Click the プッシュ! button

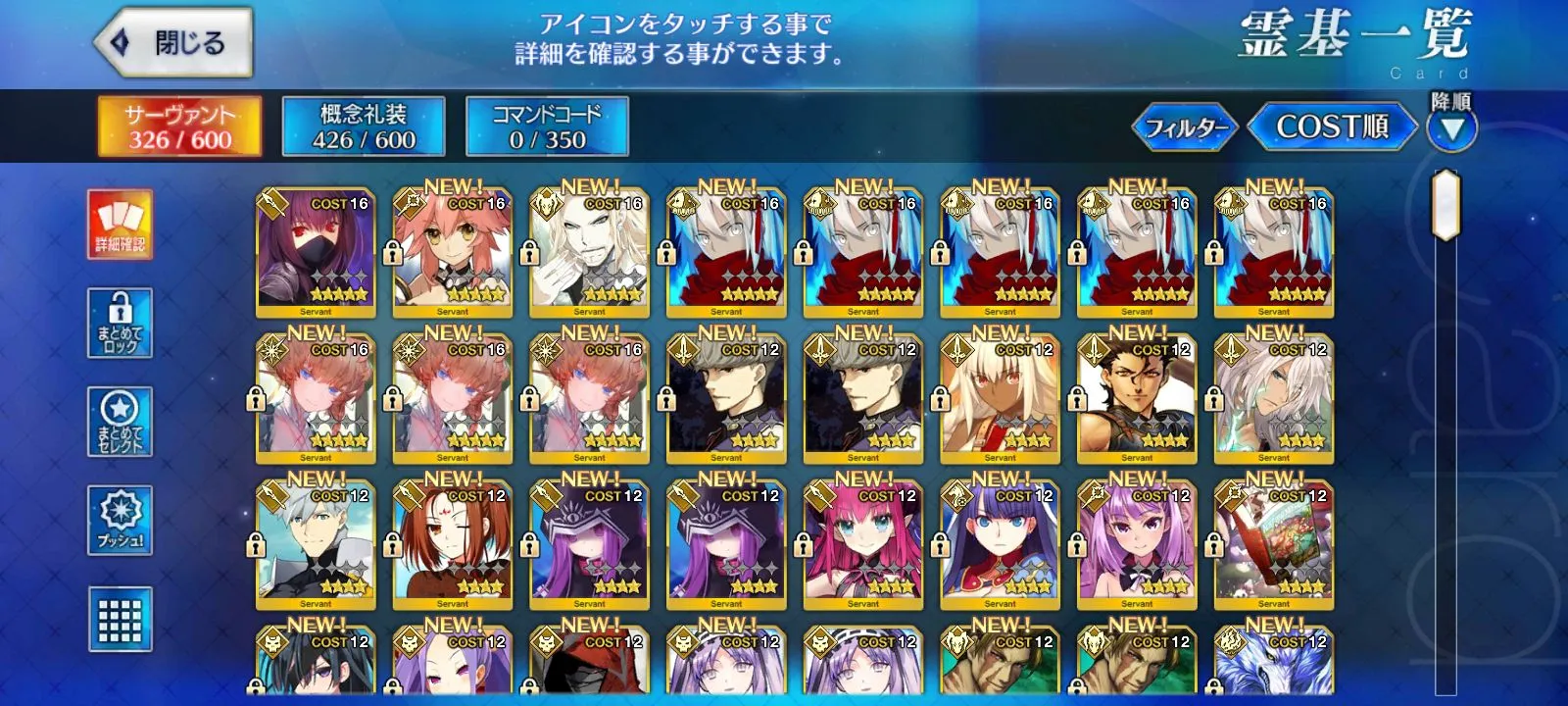tap(120, 520)
